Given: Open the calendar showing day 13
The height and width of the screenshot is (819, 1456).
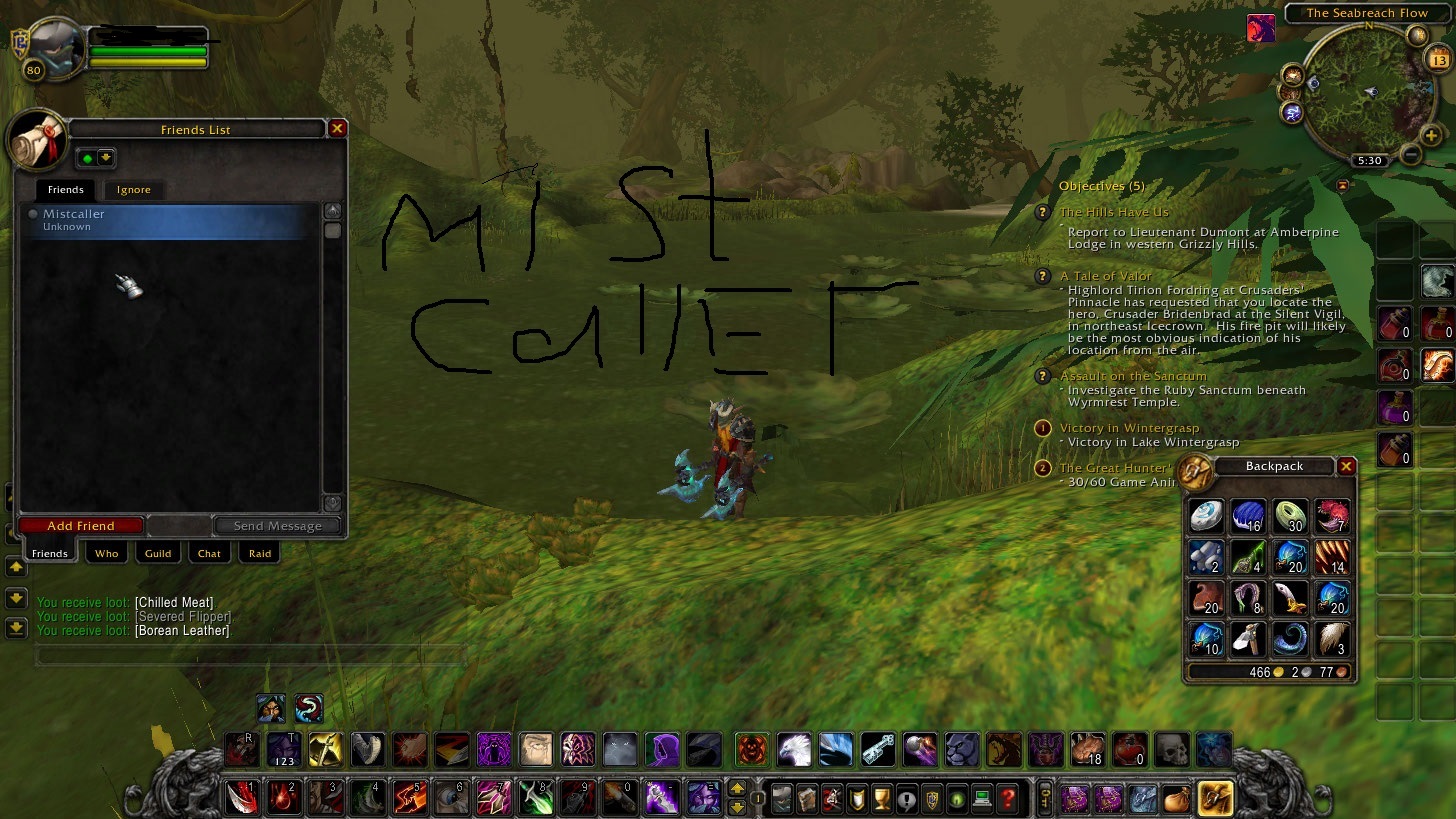Looking at the screenshot, I should (x=1439, y=61).
